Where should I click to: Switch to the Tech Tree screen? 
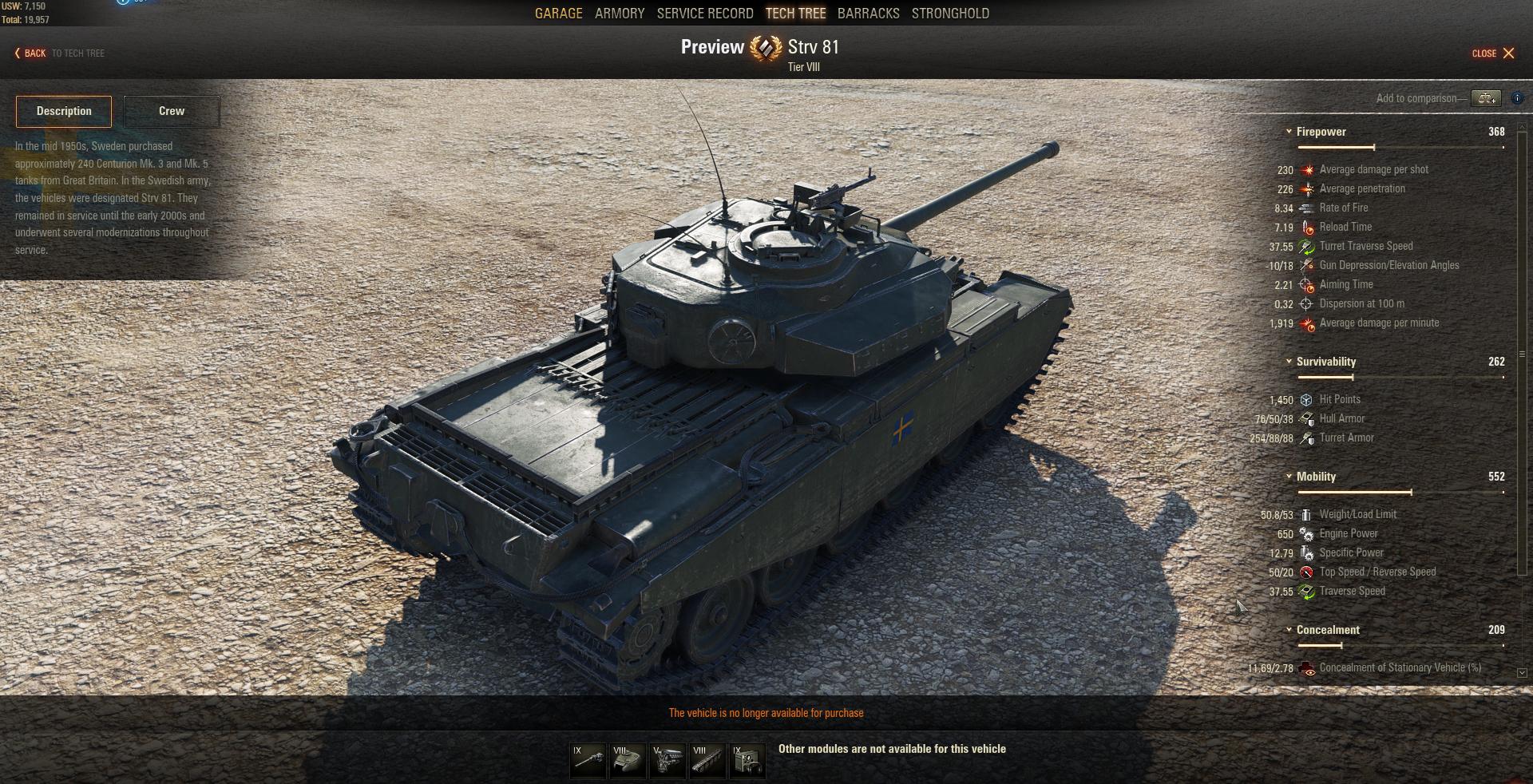795,14
